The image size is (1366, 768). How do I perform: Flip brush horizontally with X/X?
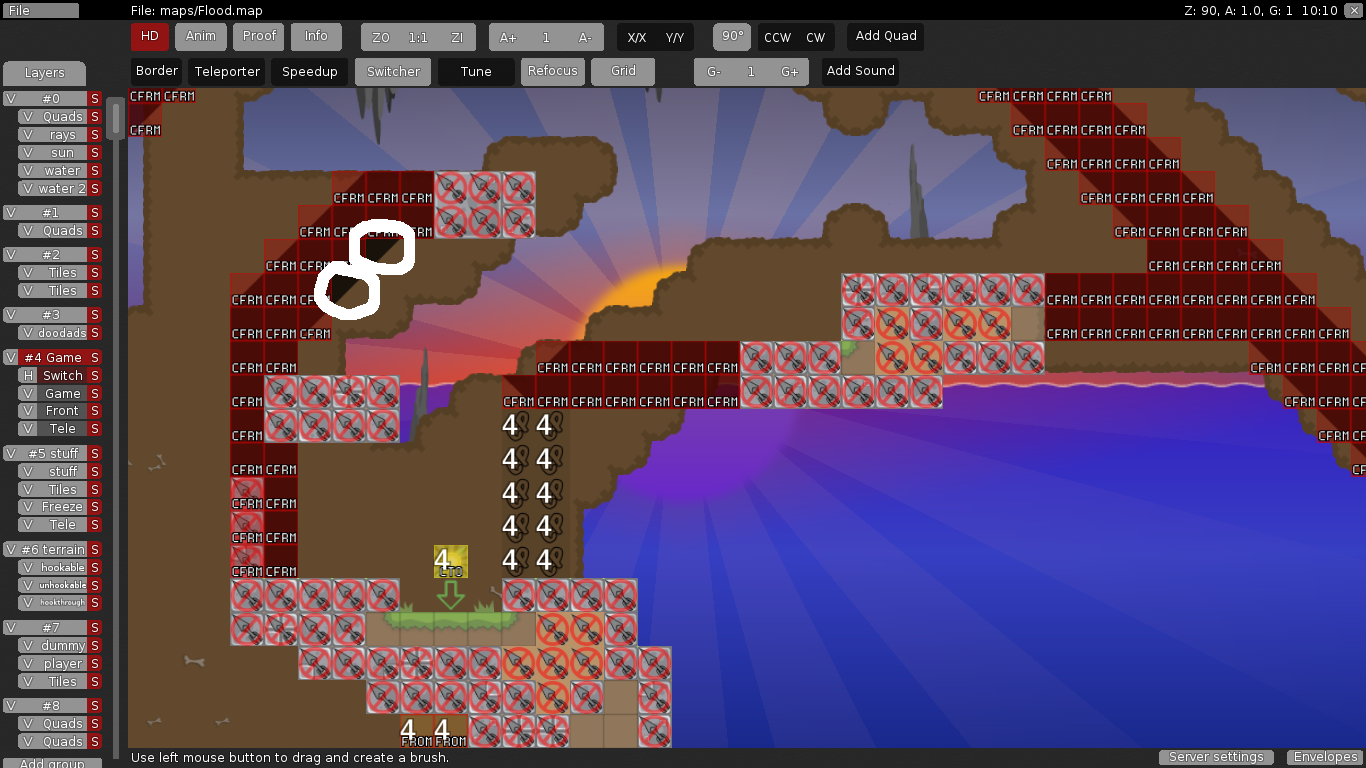636,38
